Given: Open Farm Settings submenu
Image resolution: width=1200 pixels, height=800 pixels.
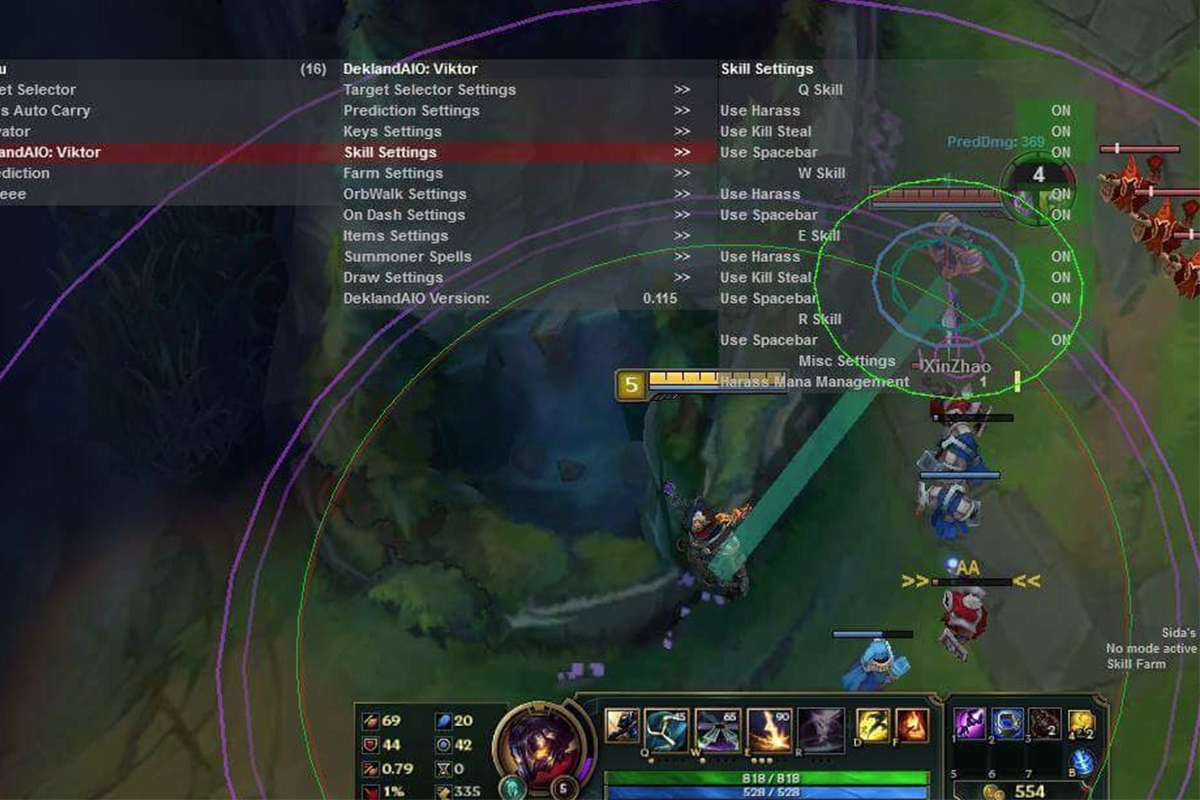Looking at the screenshot, I should pyautogui.click(x=393, y=173).
